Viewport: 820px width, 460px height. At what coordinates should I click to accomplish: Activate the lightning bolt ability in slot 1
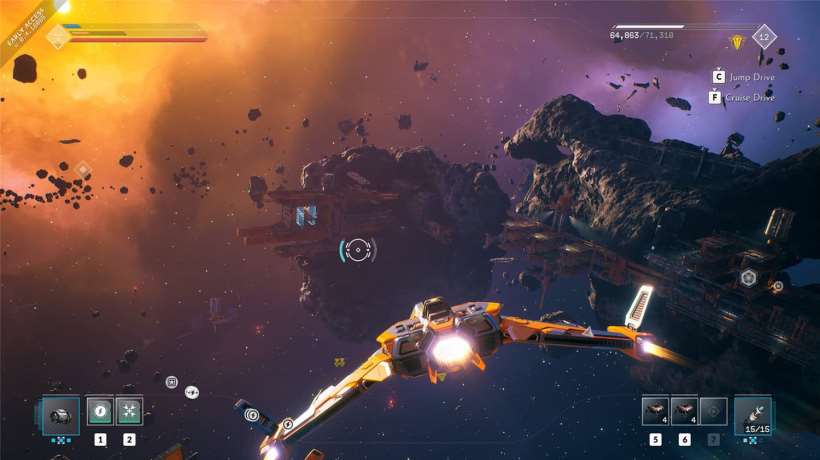(100, 411)
